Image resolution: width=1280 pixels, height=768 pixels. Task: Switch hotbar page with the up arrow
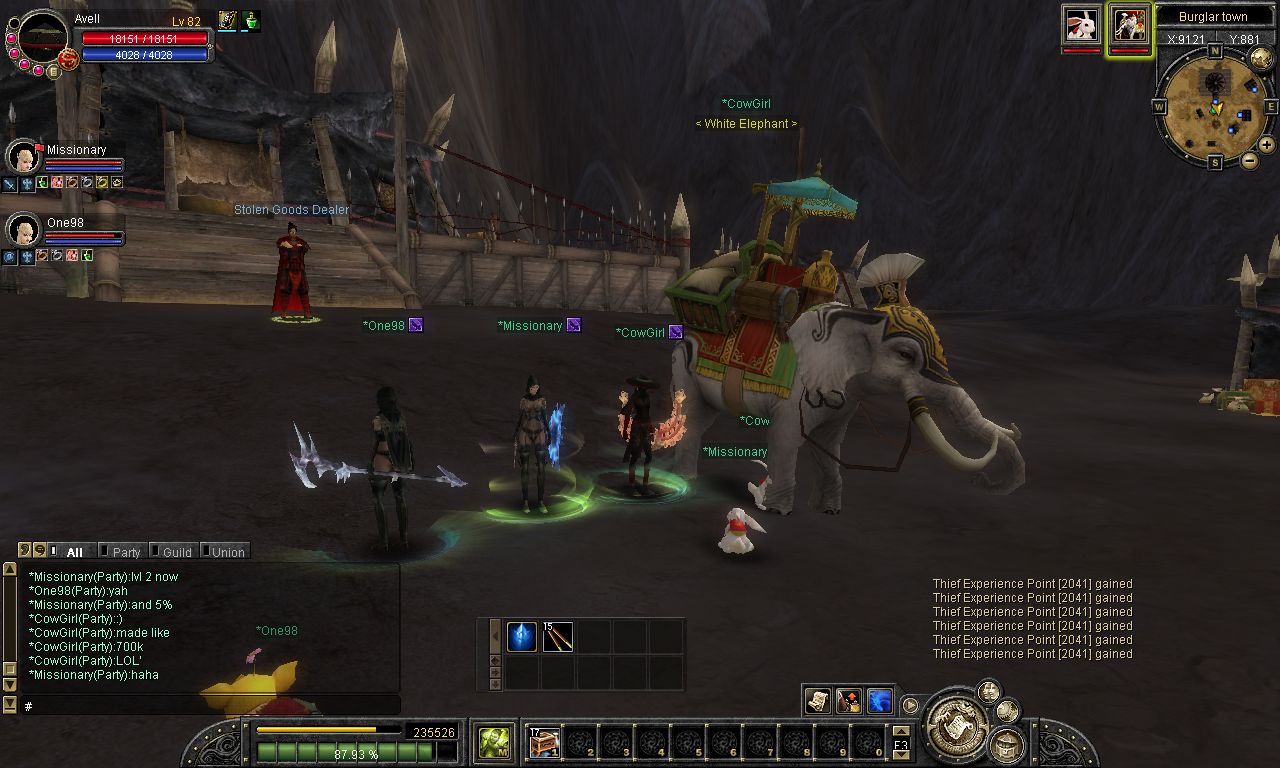(x=900, y=731)
